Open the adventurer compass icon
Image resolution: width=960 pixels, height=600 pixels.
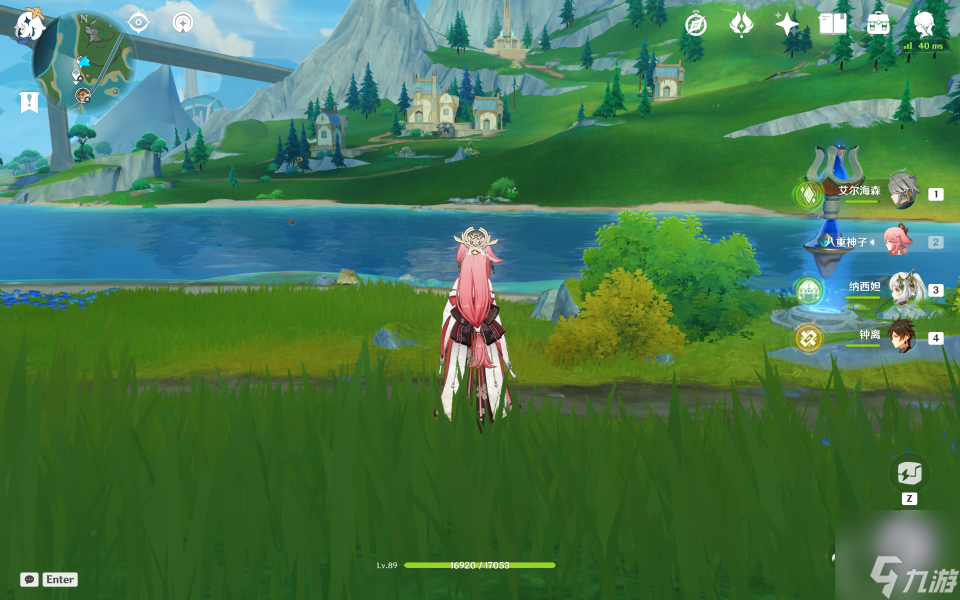click(x=695, y=24)
